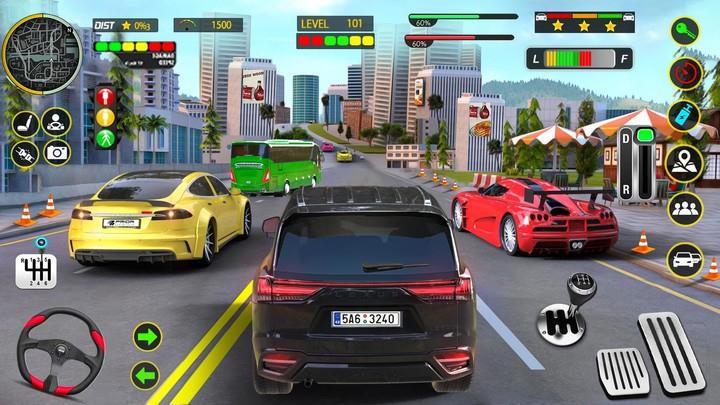This screenshot has height=405, width=720.
Task: Click the car view switch button
Action: tap(685, 259)
